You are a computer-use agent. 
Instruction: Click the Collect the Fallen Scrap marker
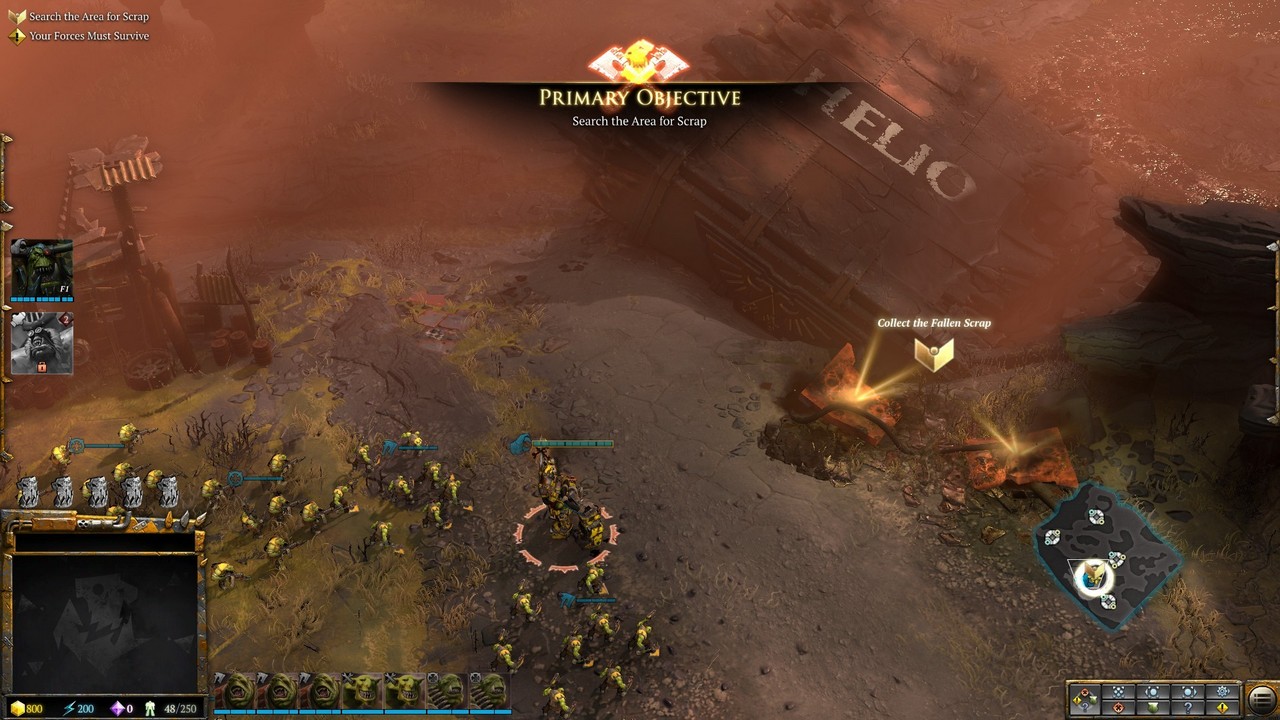click(934, 353)
